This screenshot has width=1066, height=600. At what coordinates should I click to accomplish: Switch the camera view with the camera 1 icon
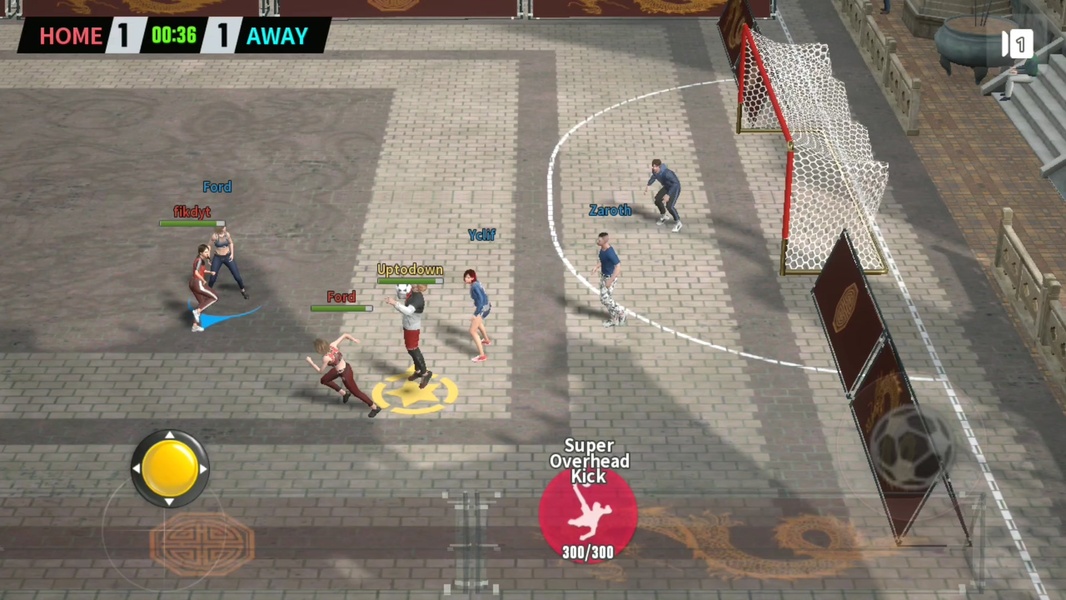click(1016, 44)
